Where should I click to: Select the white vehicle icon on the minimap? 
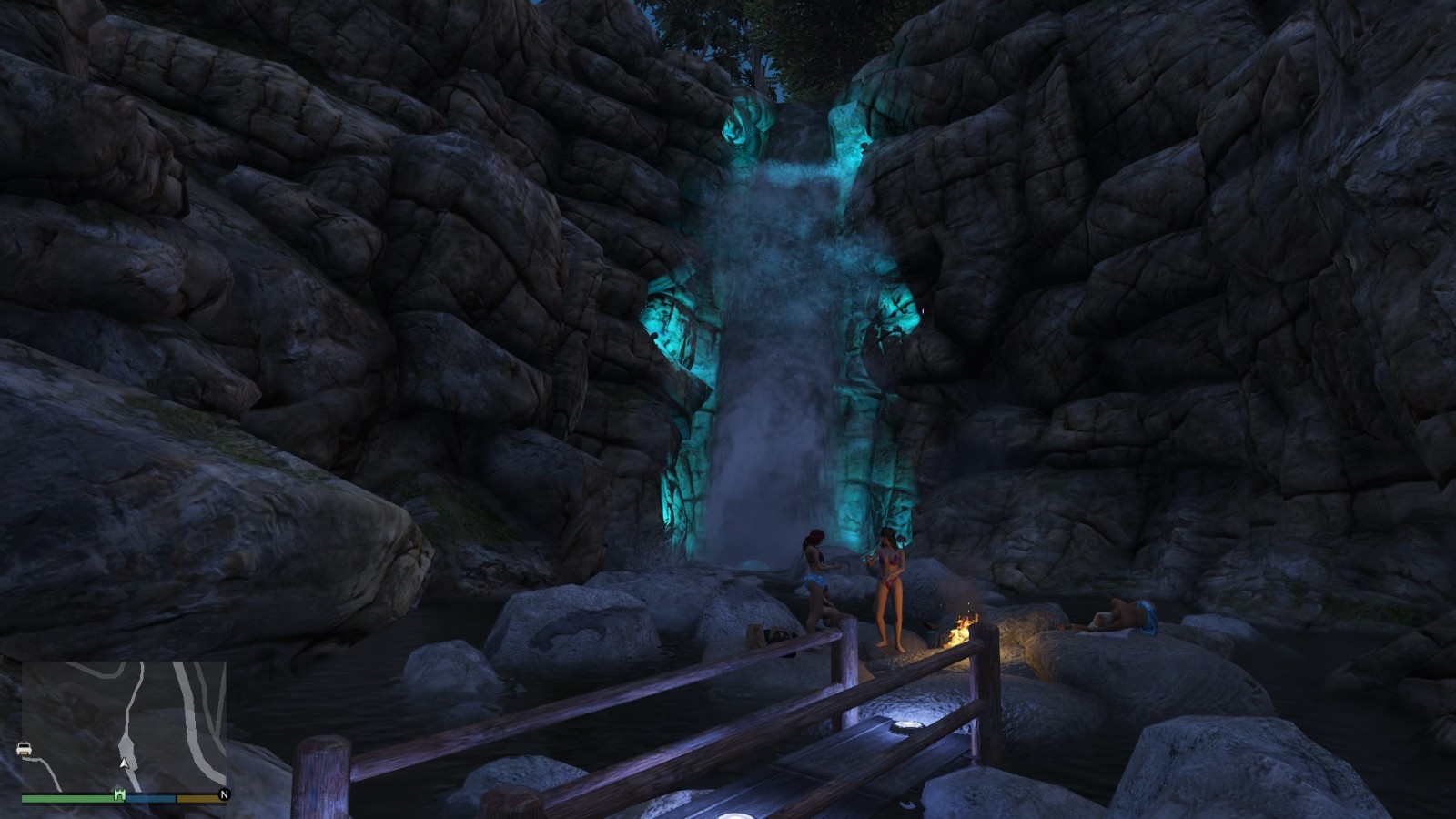coord(24,748)
